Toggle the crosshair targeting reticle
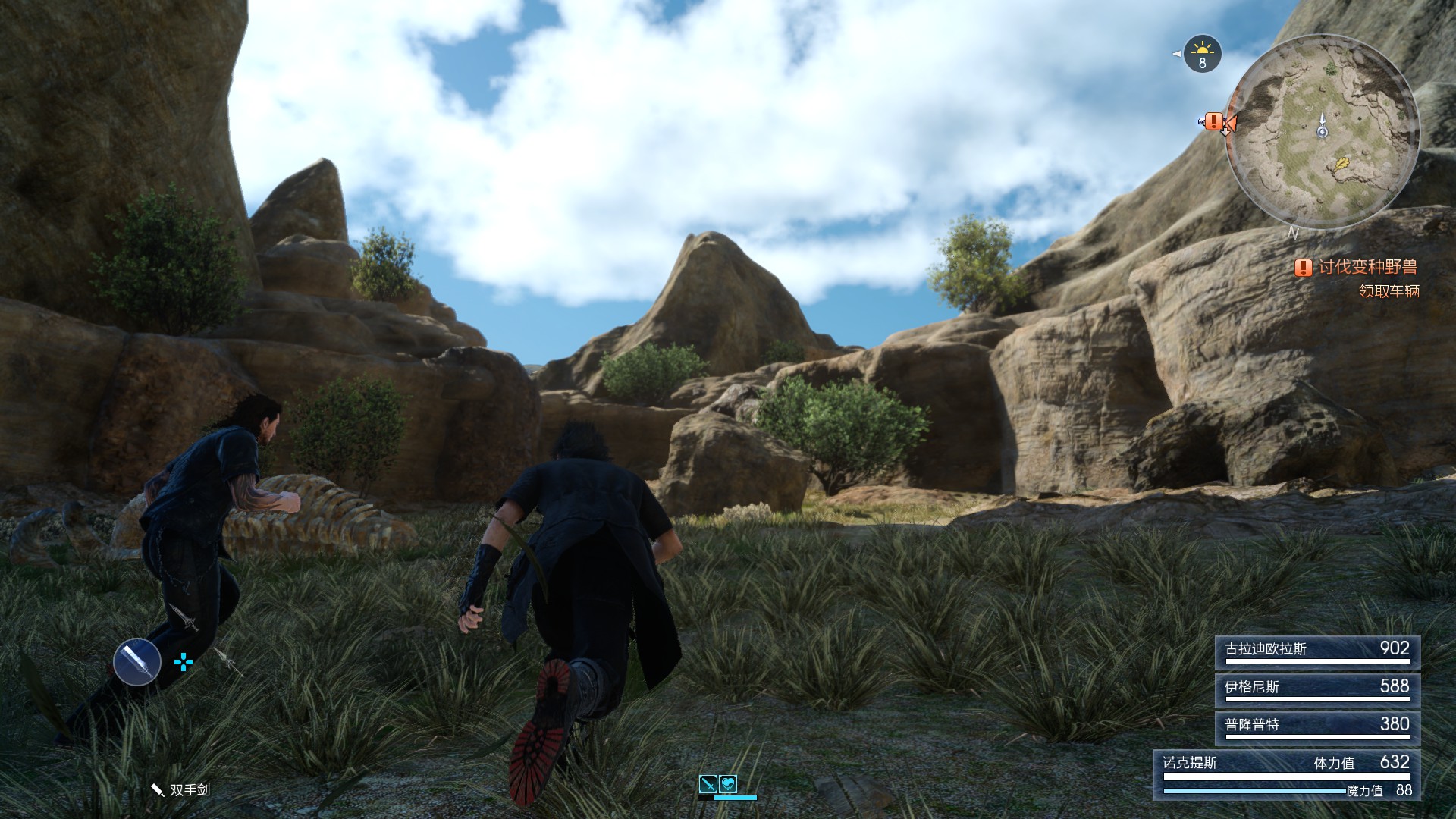 tap(182, 663)
